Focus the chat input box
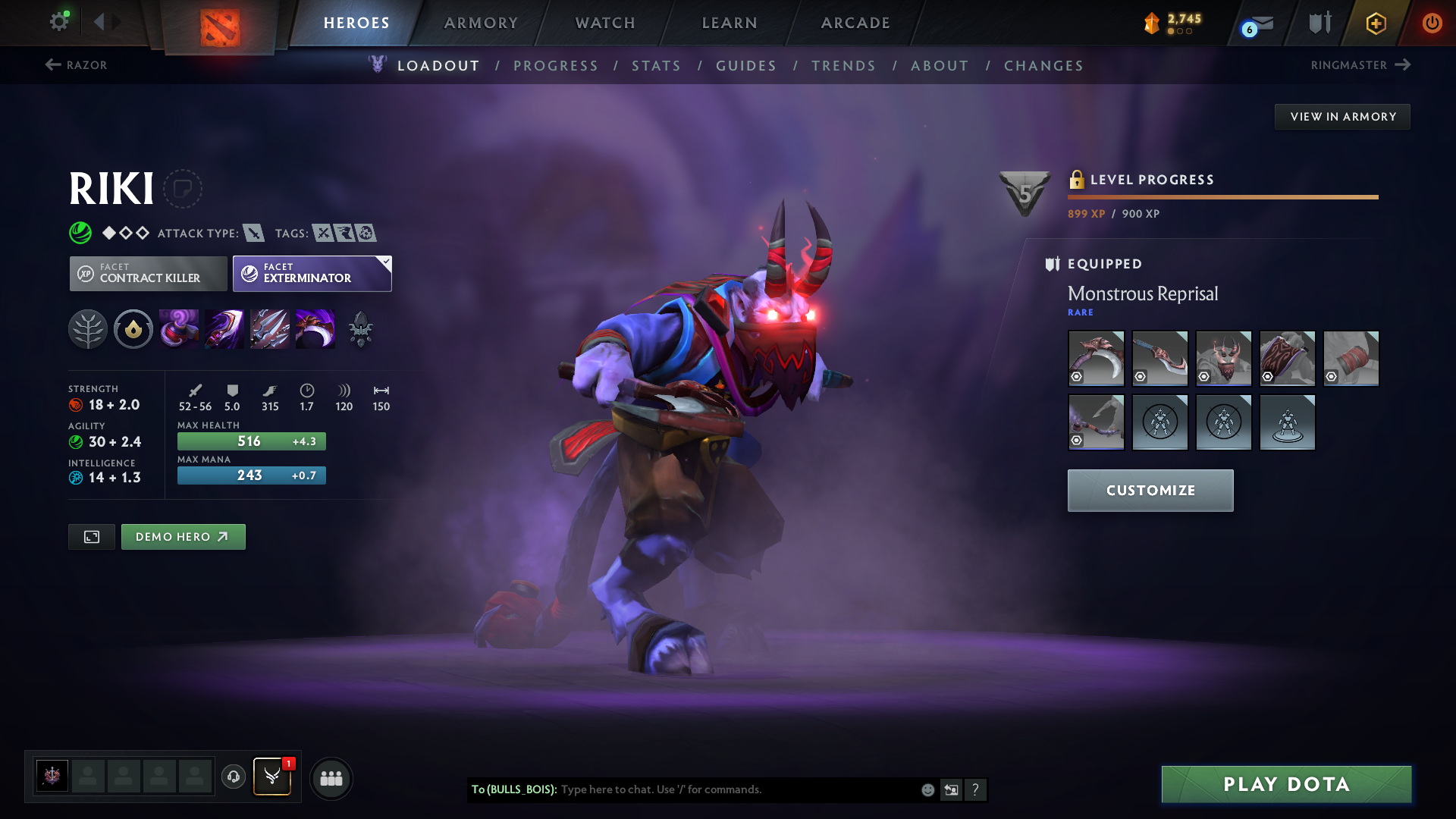The height and width of the screenshot is (819, 1456). point(736,789)
